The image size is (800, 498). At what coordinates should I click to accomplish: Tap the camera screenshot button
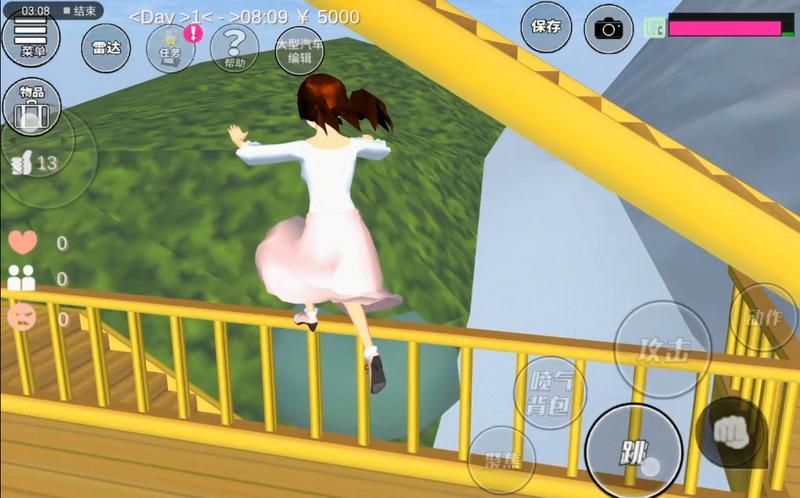click(608, 28)
